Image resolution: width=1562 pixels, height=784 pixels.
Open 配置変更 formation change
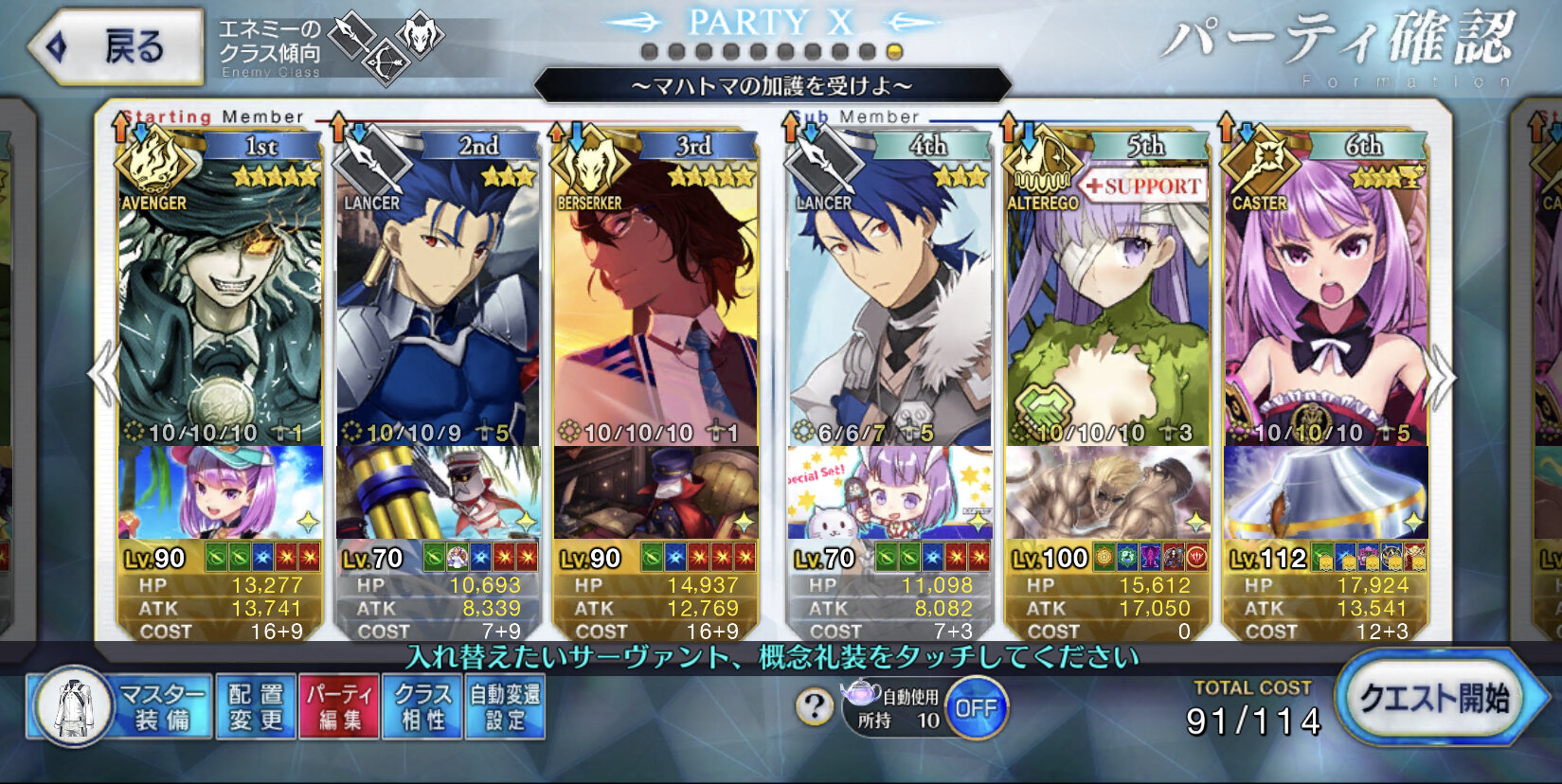point(256,706)
